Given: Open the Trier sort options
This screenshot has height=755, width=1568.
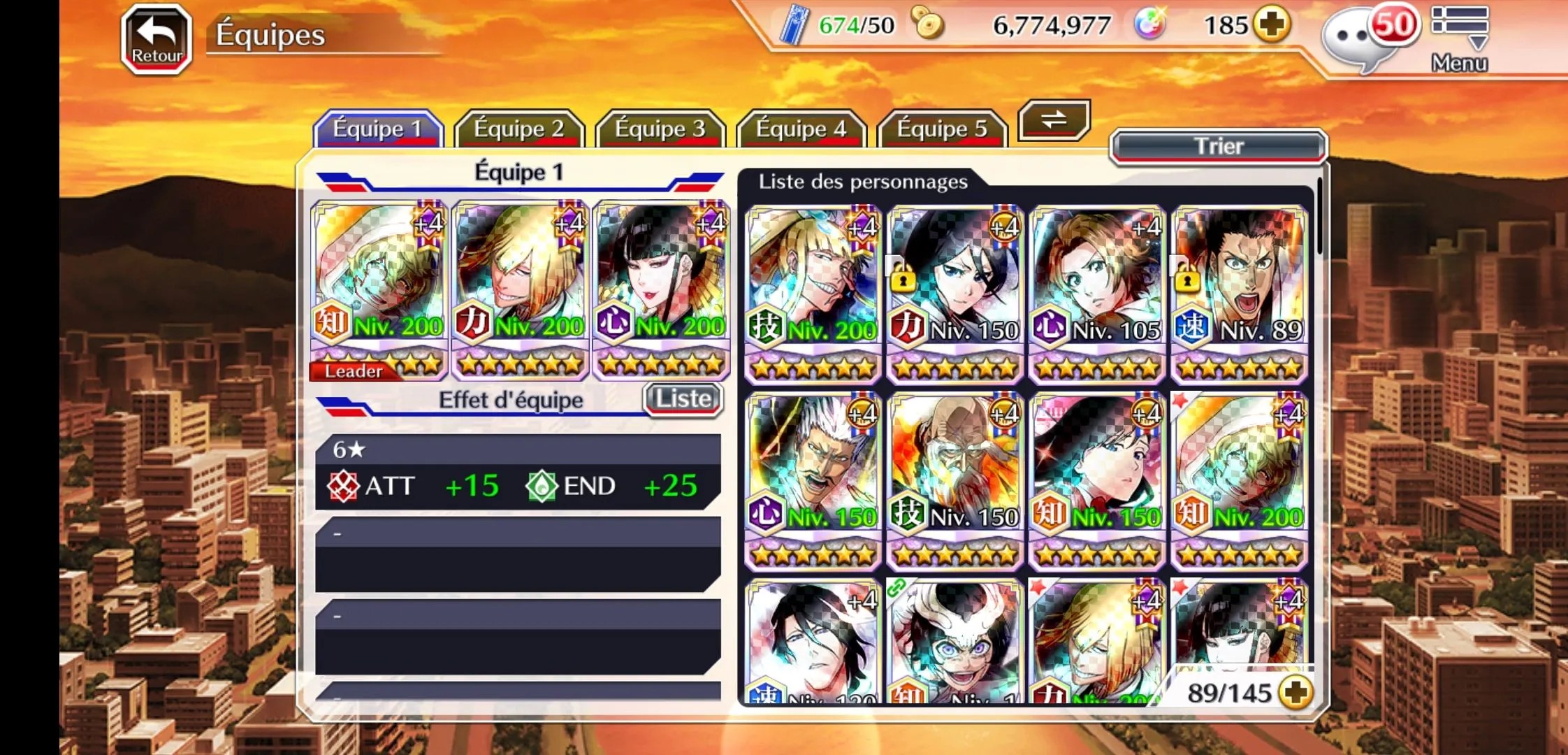Looking at the screenshot, I should 1218,146.
